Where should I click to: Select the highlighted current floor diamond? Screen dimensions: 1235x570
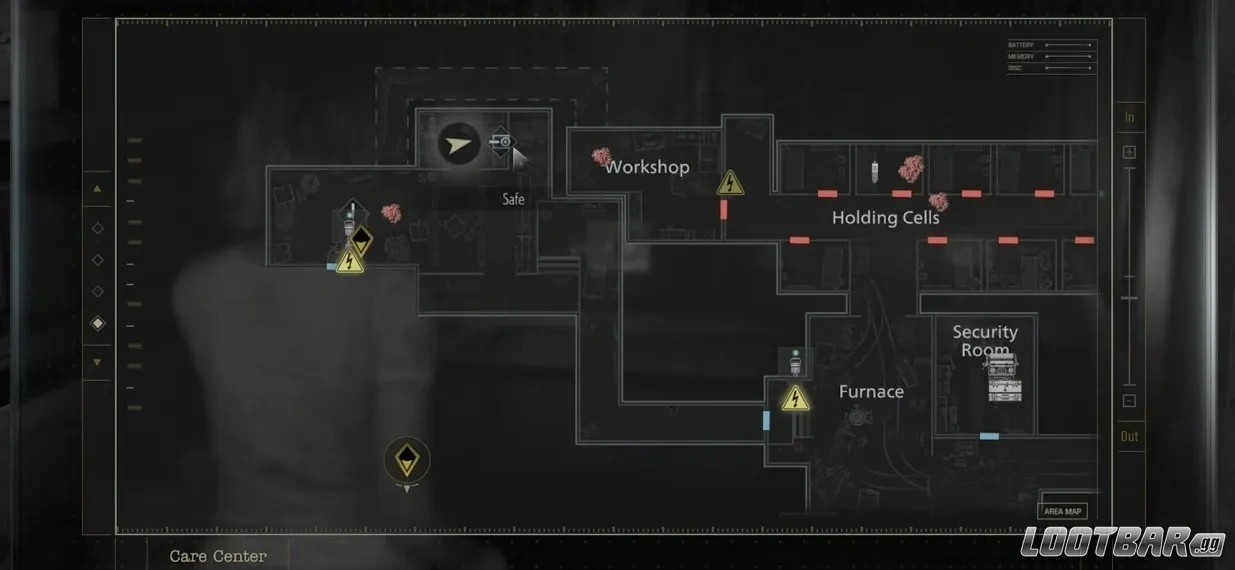click(x=97, y=323)
